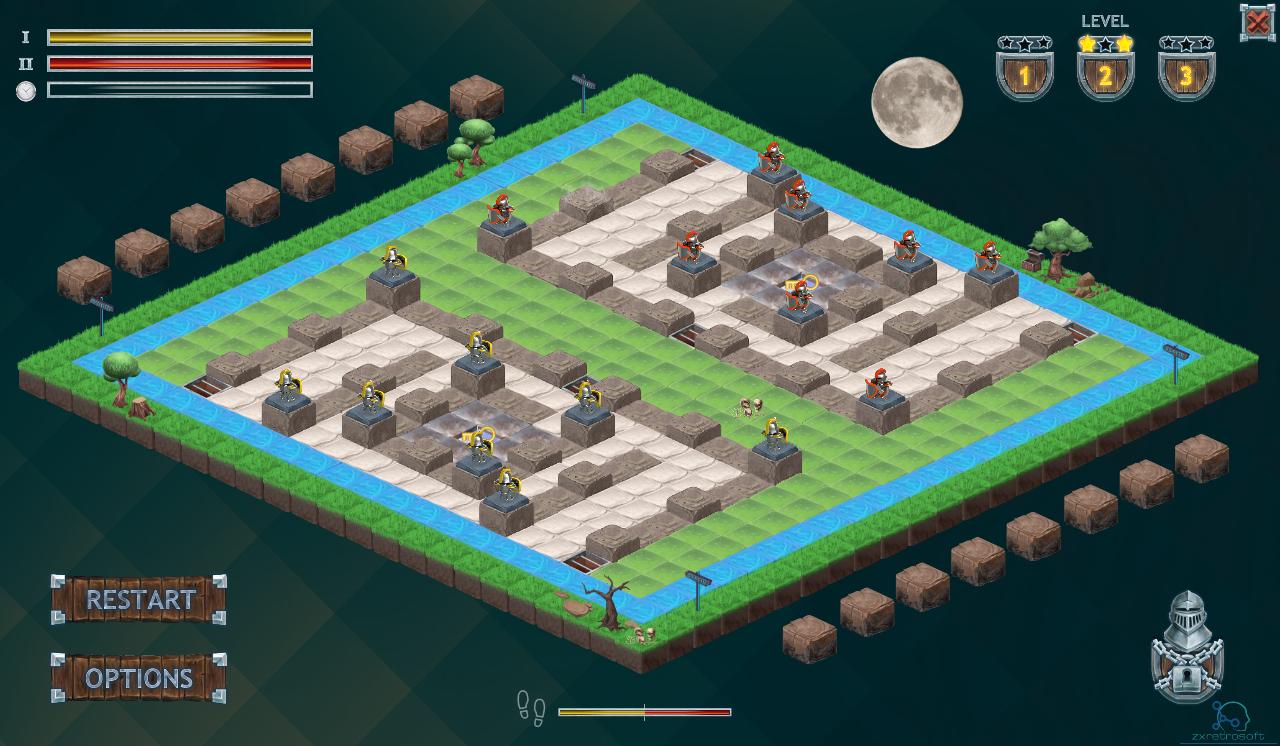Click the yellow-red progress bar at screen bottom

pos(645,713)
